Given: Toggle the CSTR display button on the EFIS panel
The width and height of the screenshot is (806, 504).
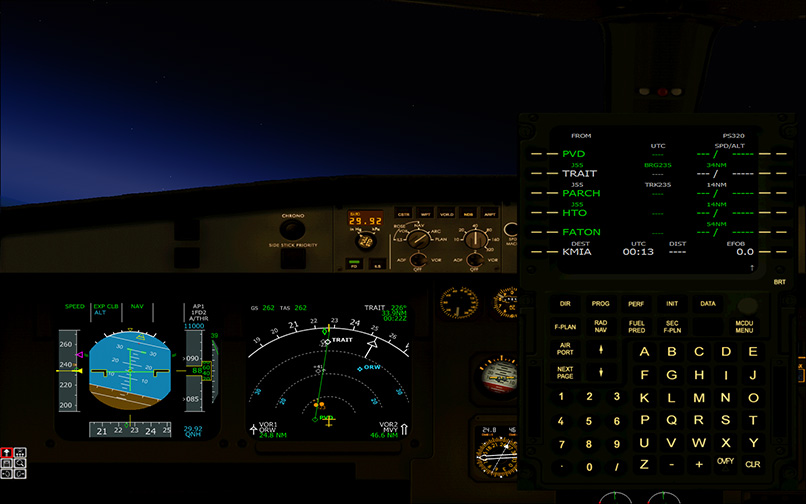Looking at the screenshot, I should [x=403, y=214].
